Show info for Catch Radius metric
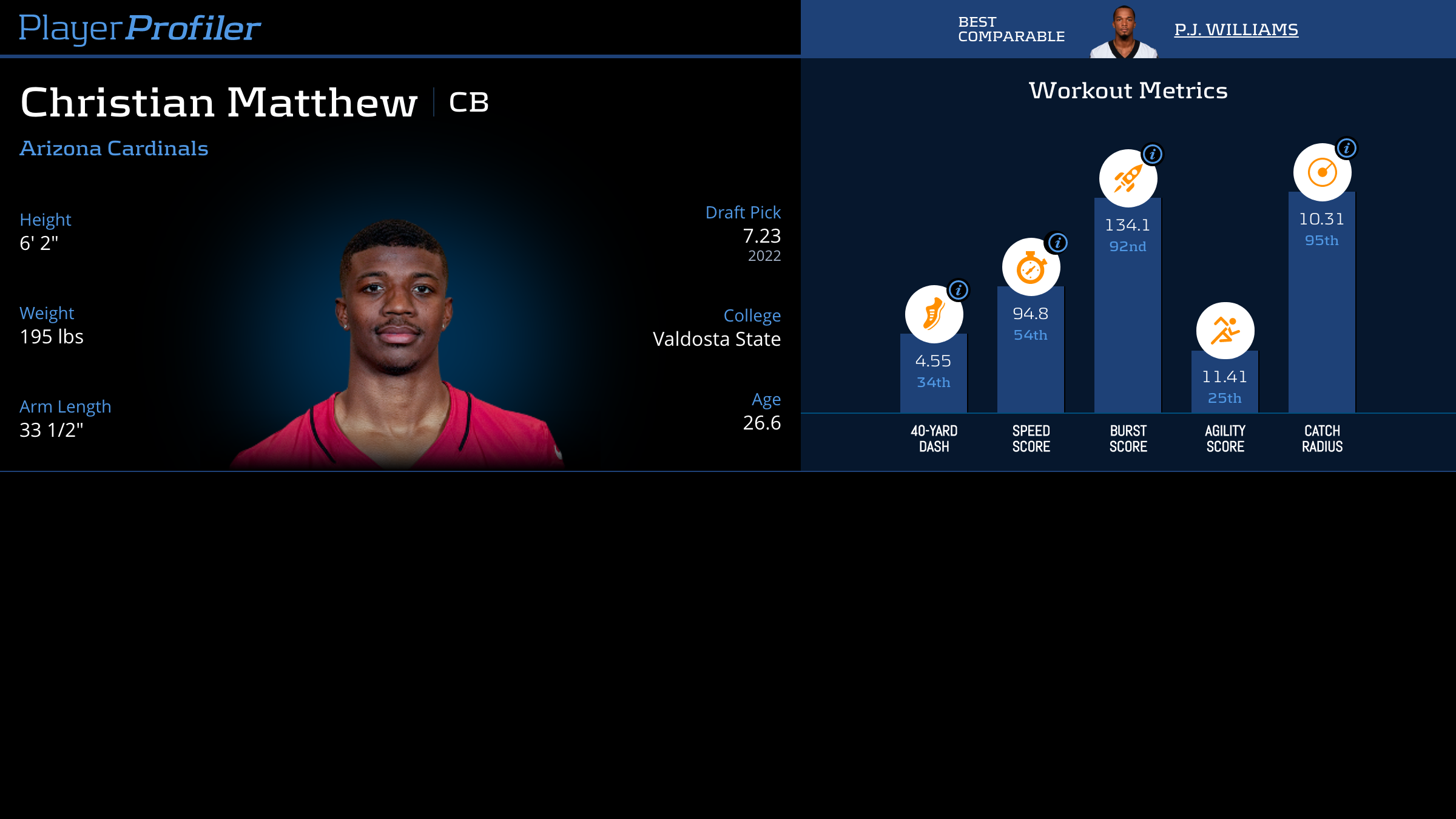This screenshot has width=1456, height=819. (x=1347, y=148)
